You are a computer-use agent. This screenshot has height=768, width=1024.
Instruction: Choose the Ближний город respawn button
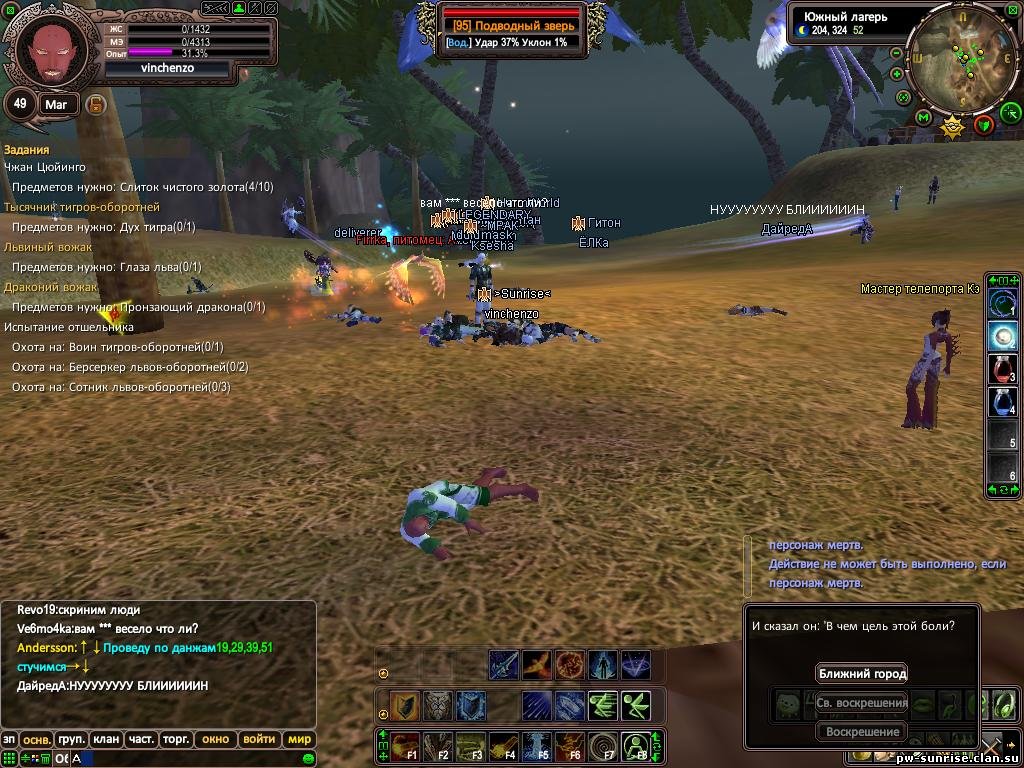861,674
